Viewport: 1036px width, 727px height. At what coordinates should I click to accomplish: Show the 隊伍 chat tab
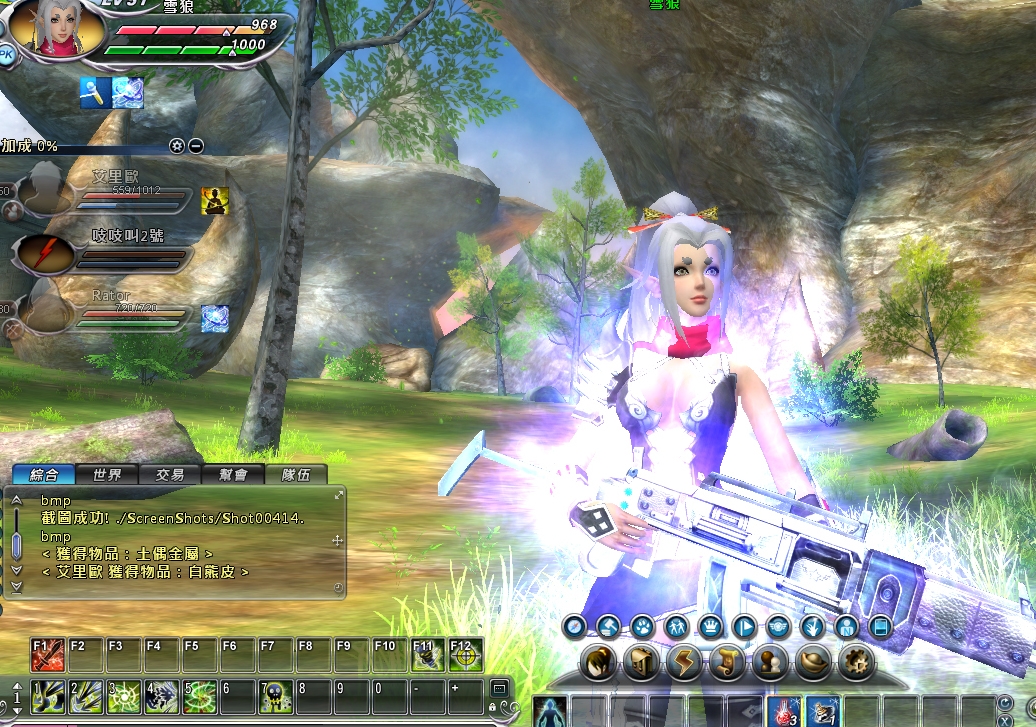[296, 475]
